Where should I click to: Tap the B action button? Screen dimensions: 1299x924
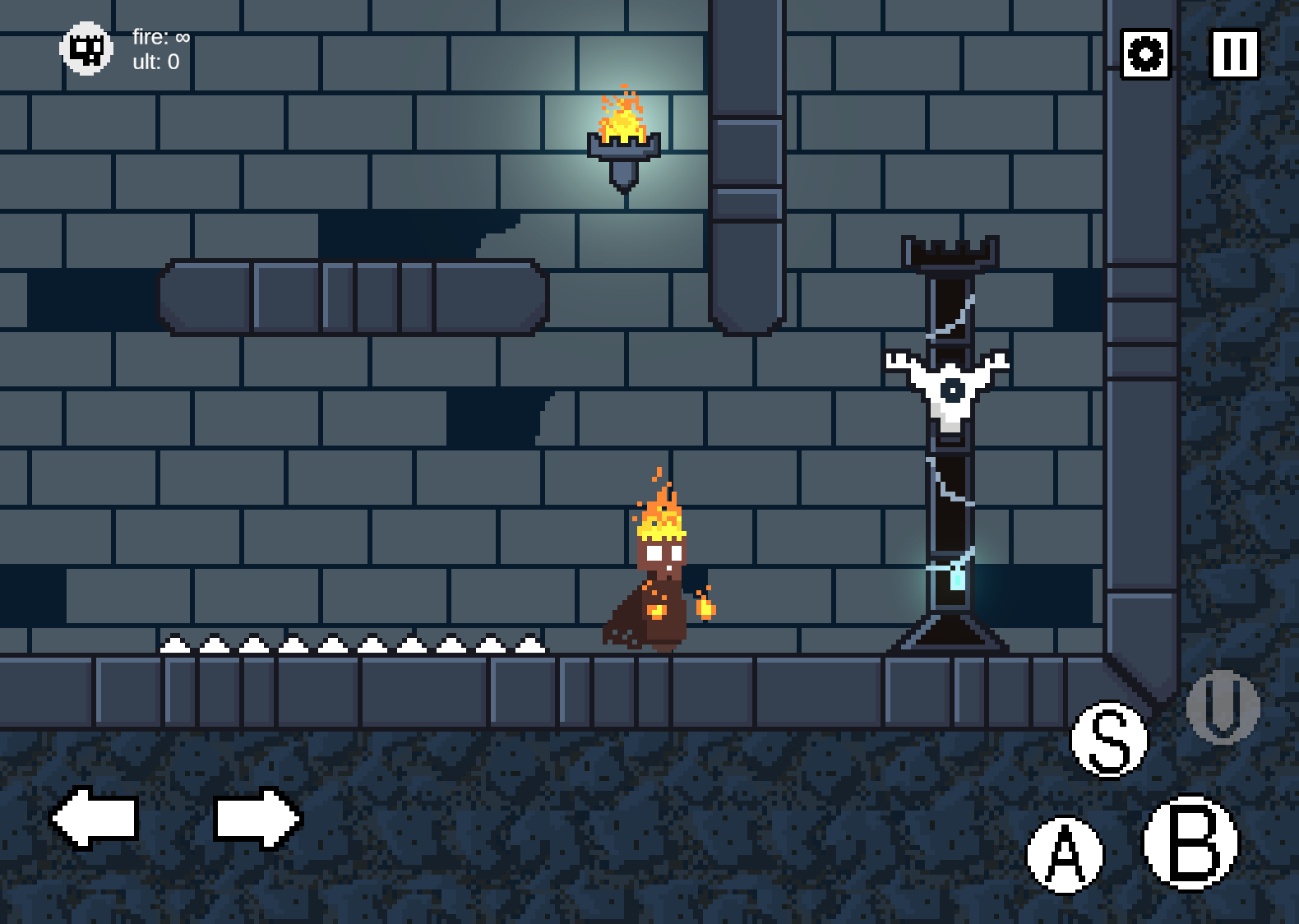tap(1190, 843)
